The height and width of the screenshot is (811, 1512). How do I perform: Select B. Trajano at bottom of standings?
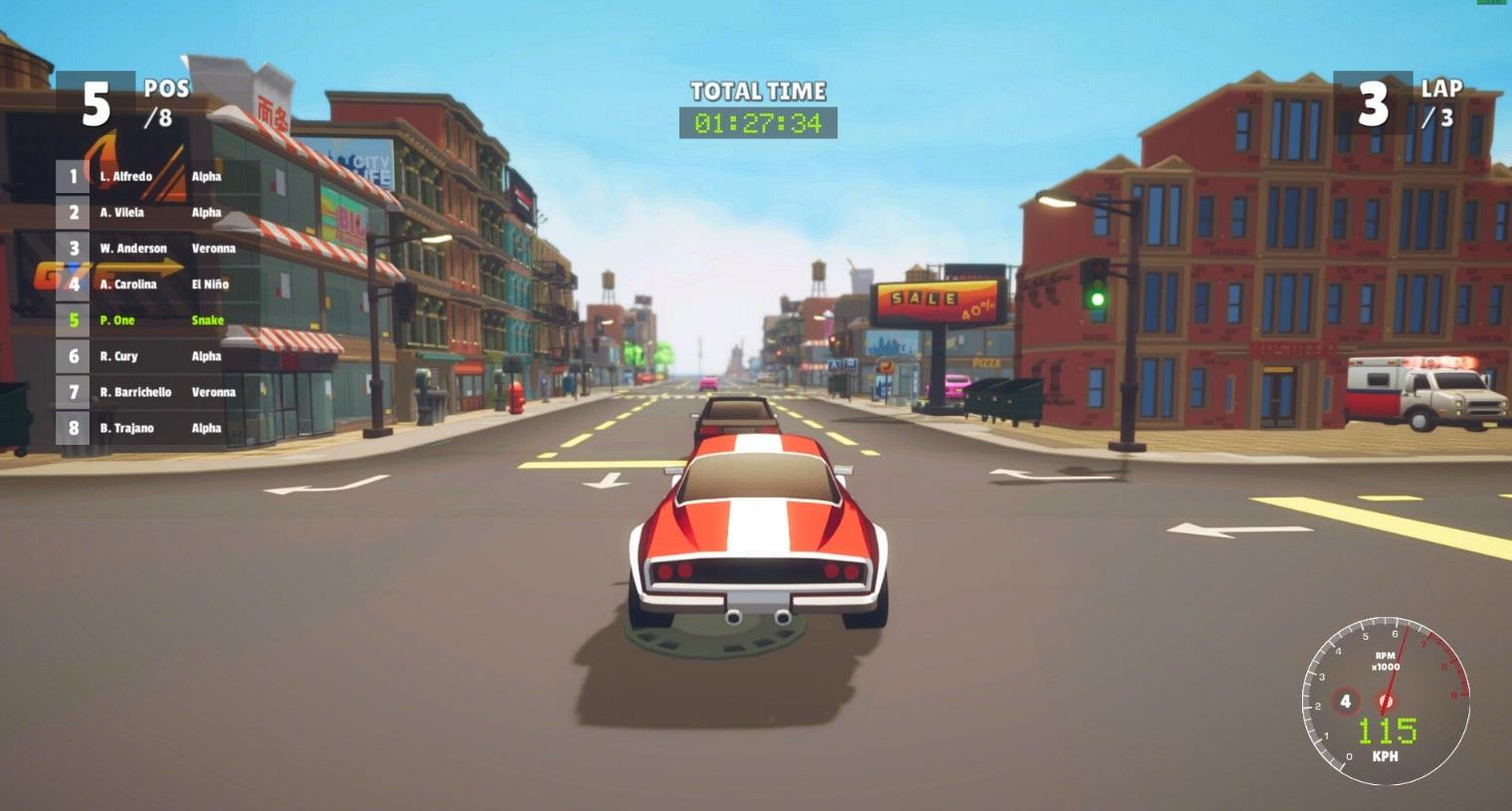point(129,428)
